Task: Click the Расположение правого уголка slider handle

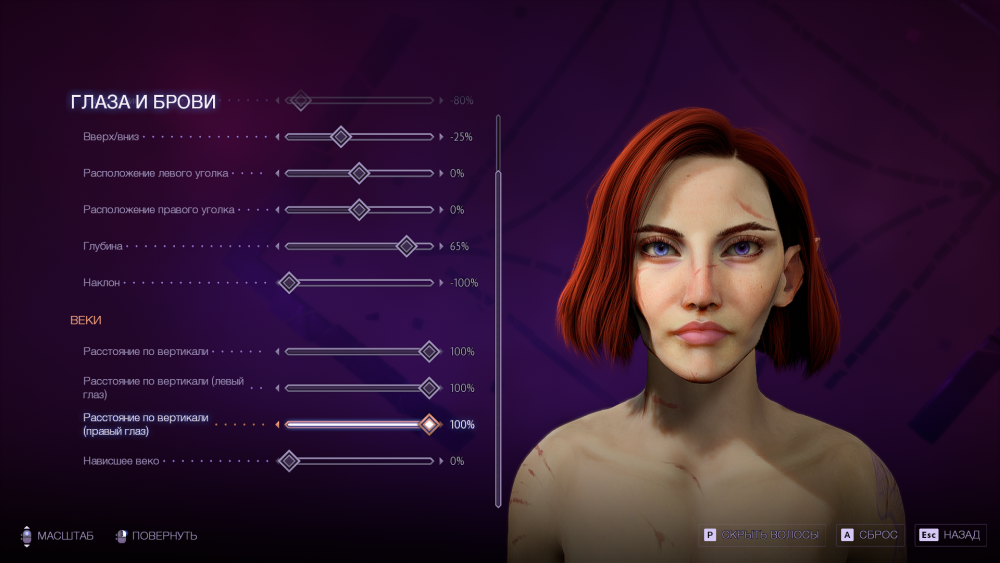Action: pos(359,210)
